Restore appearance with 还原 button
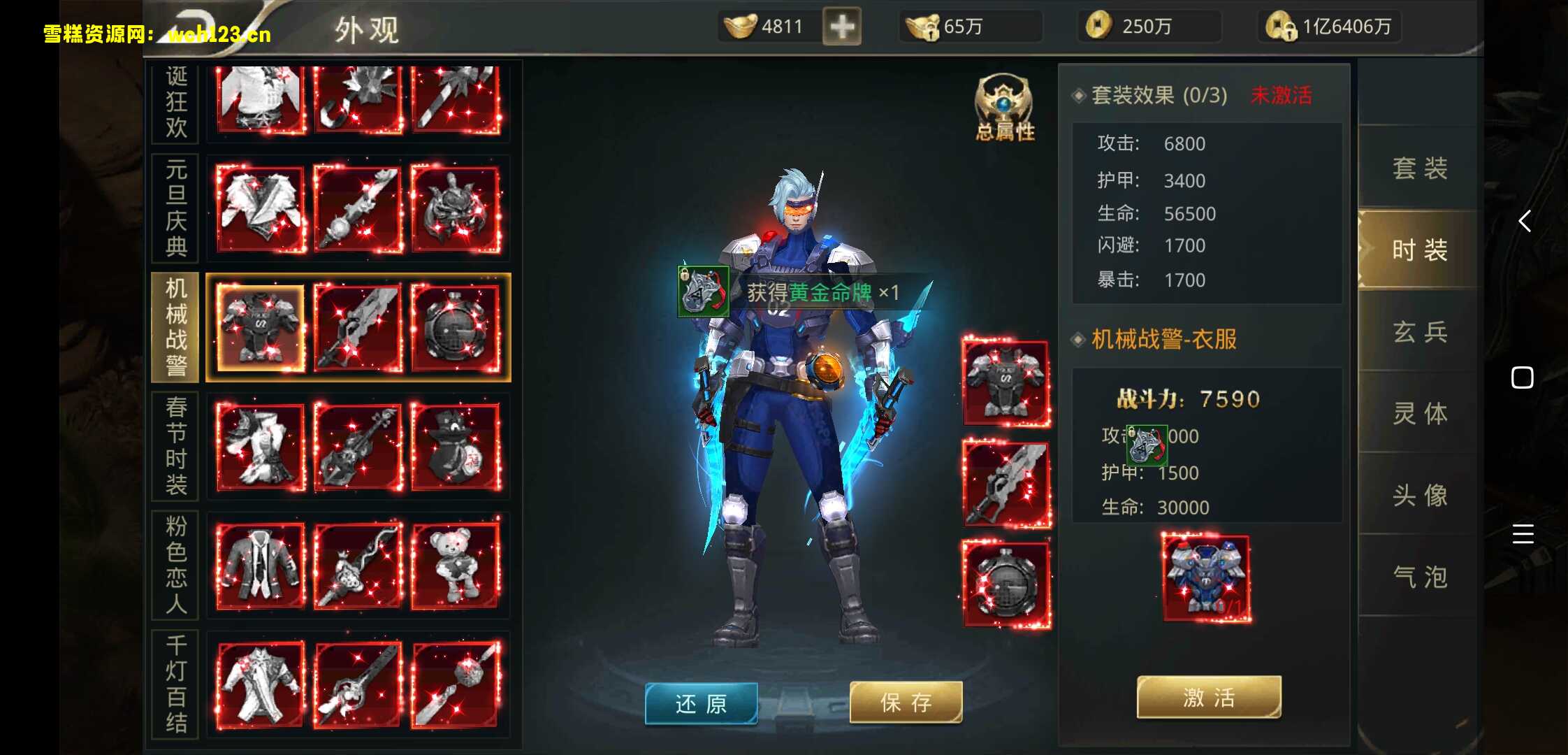1568x755 pixels. [701, 703]
